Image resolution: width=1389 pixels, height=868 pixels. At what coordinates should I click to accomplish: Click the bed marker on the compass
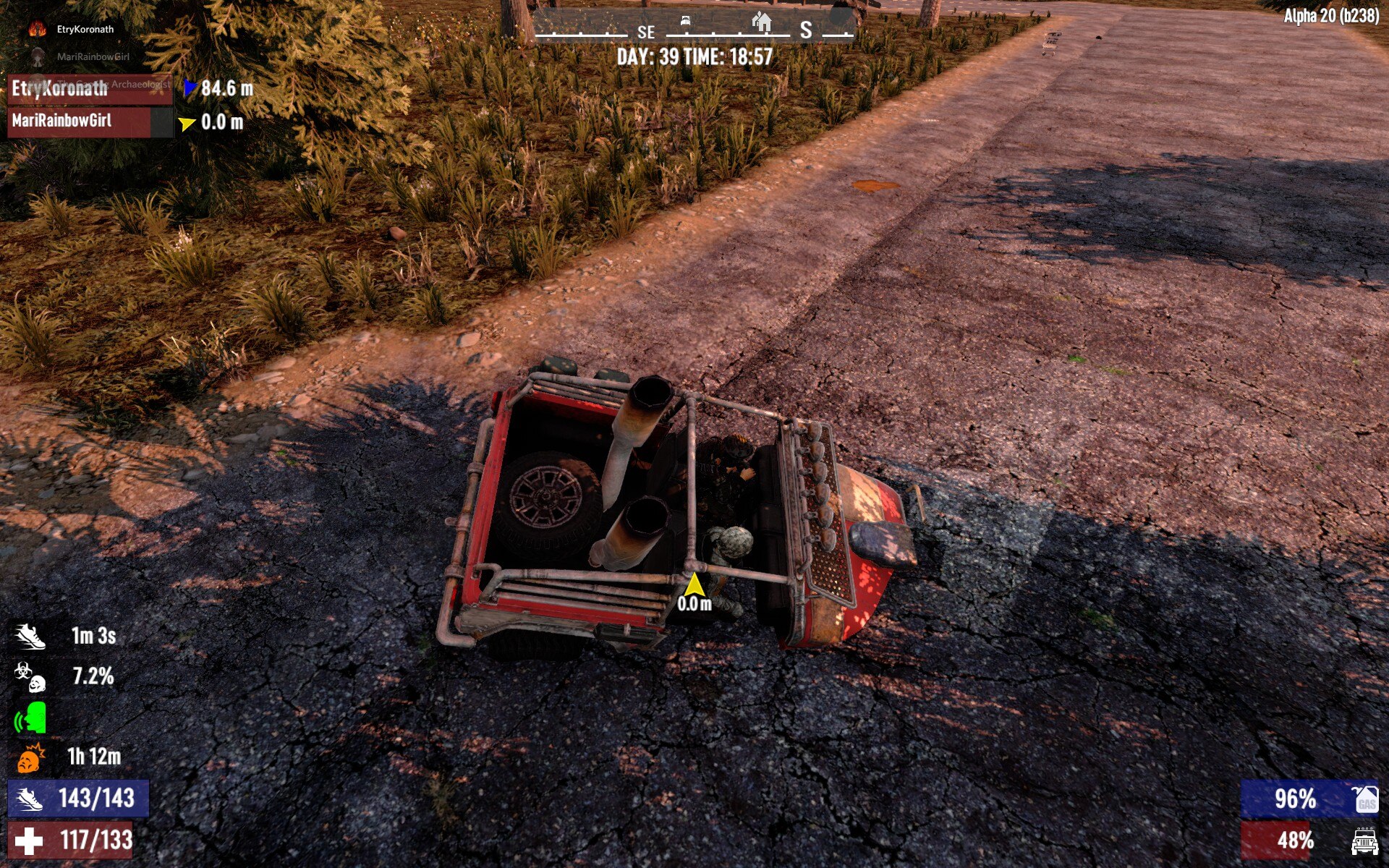tap(685, 22)
